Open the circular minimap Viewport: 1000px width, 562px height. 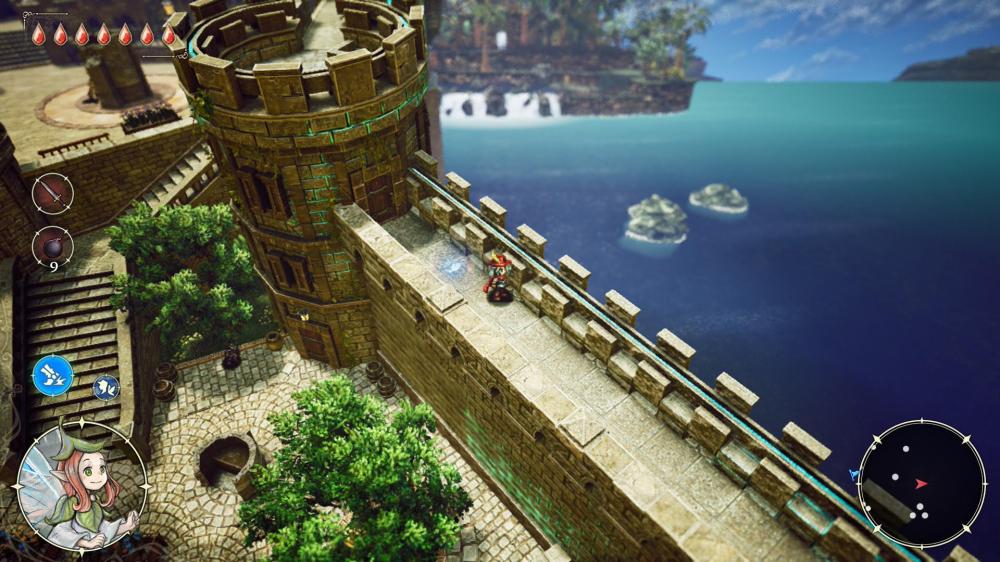coord(921,484)
